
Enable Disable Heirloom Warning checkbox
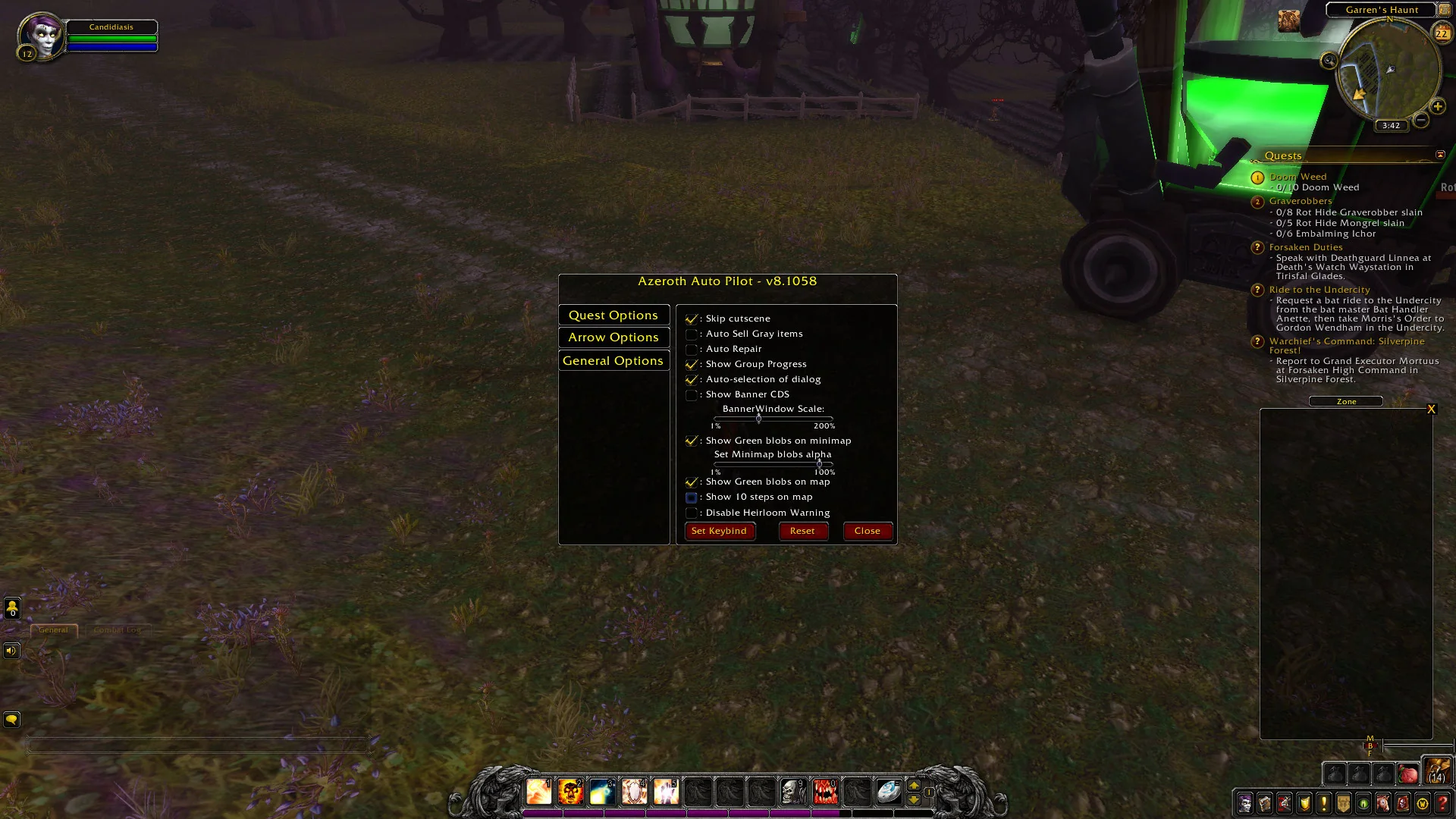[692, 513]
